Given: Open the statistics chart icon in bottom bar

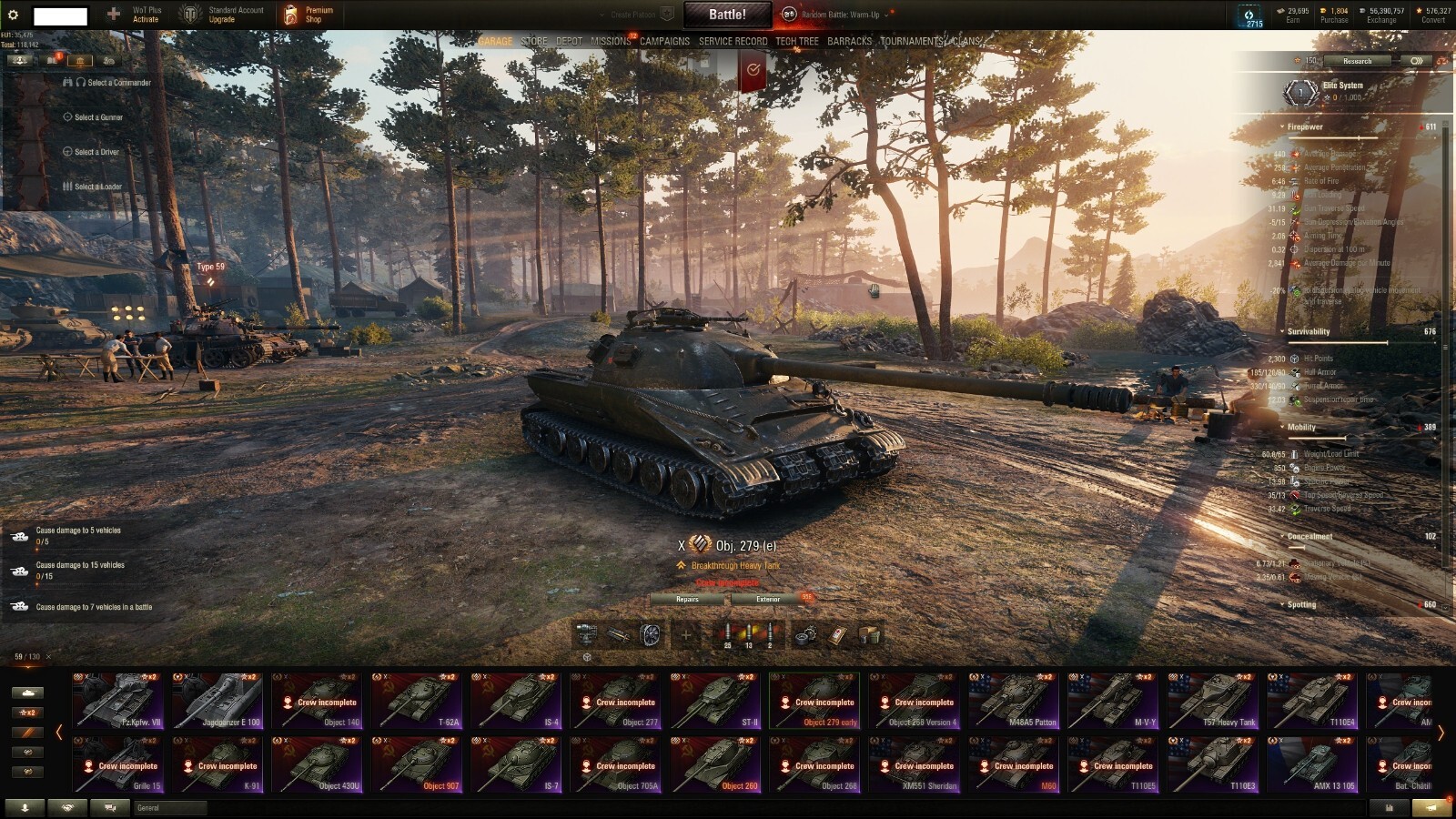Looking at the screenshot, I should 1388,806.
